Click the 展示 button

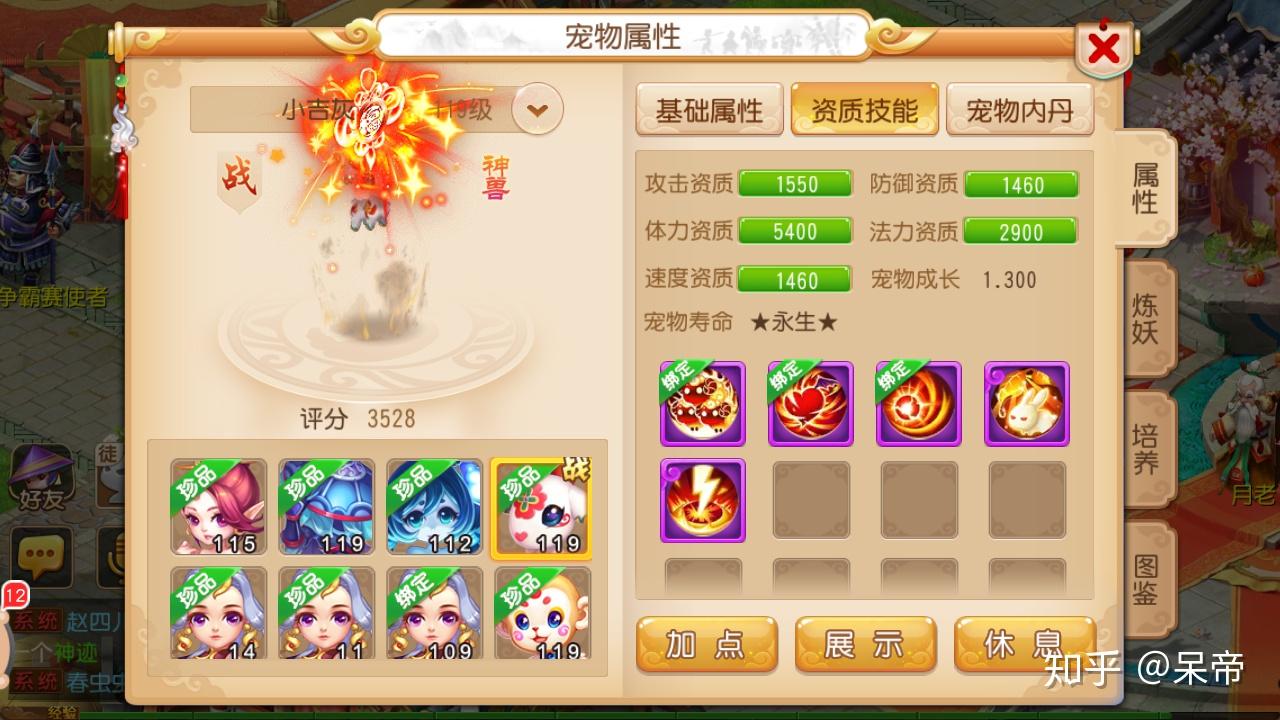pyautogui.click(x=864, y=644)
